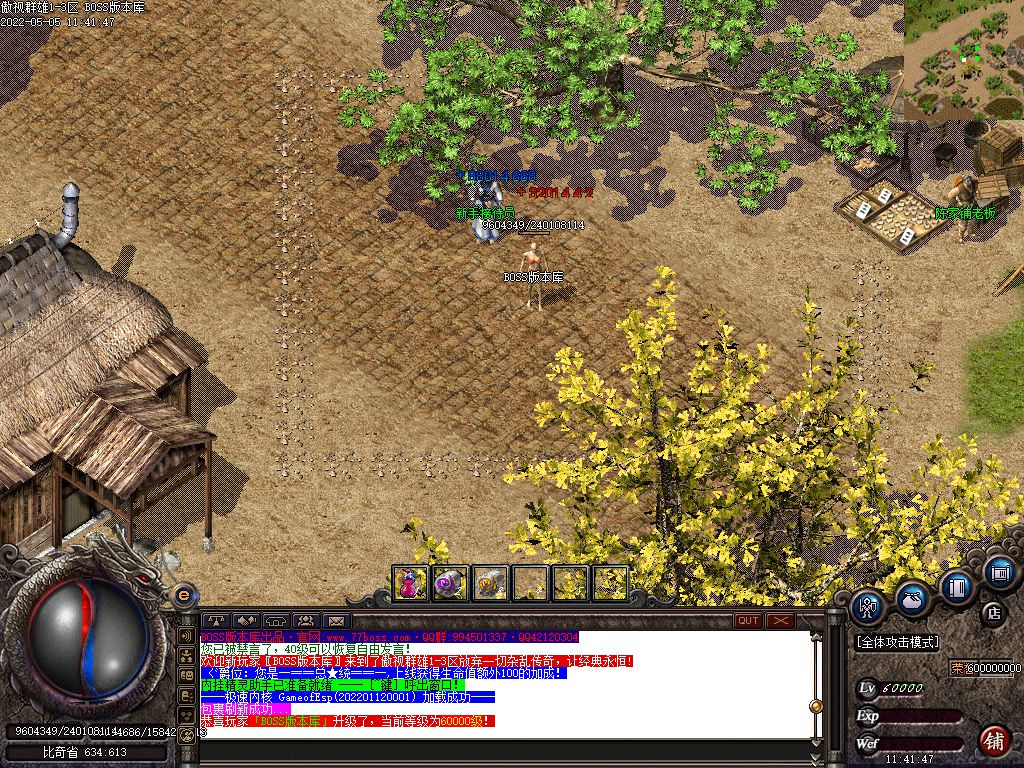Open the mail envelope button
Viewport: 1024px width, 768px height.
pyautogui.click(x=335, y=621)
